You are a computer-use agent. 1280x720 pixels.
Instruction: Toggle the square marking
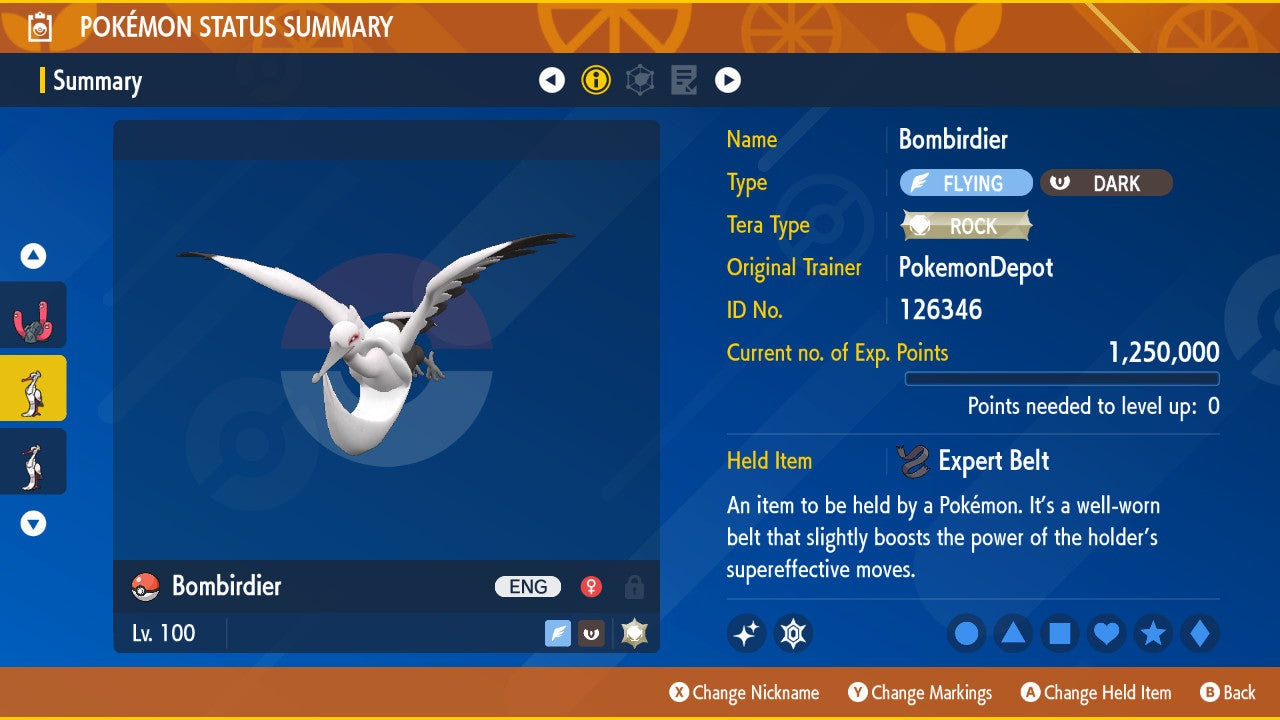point(1060,633)
